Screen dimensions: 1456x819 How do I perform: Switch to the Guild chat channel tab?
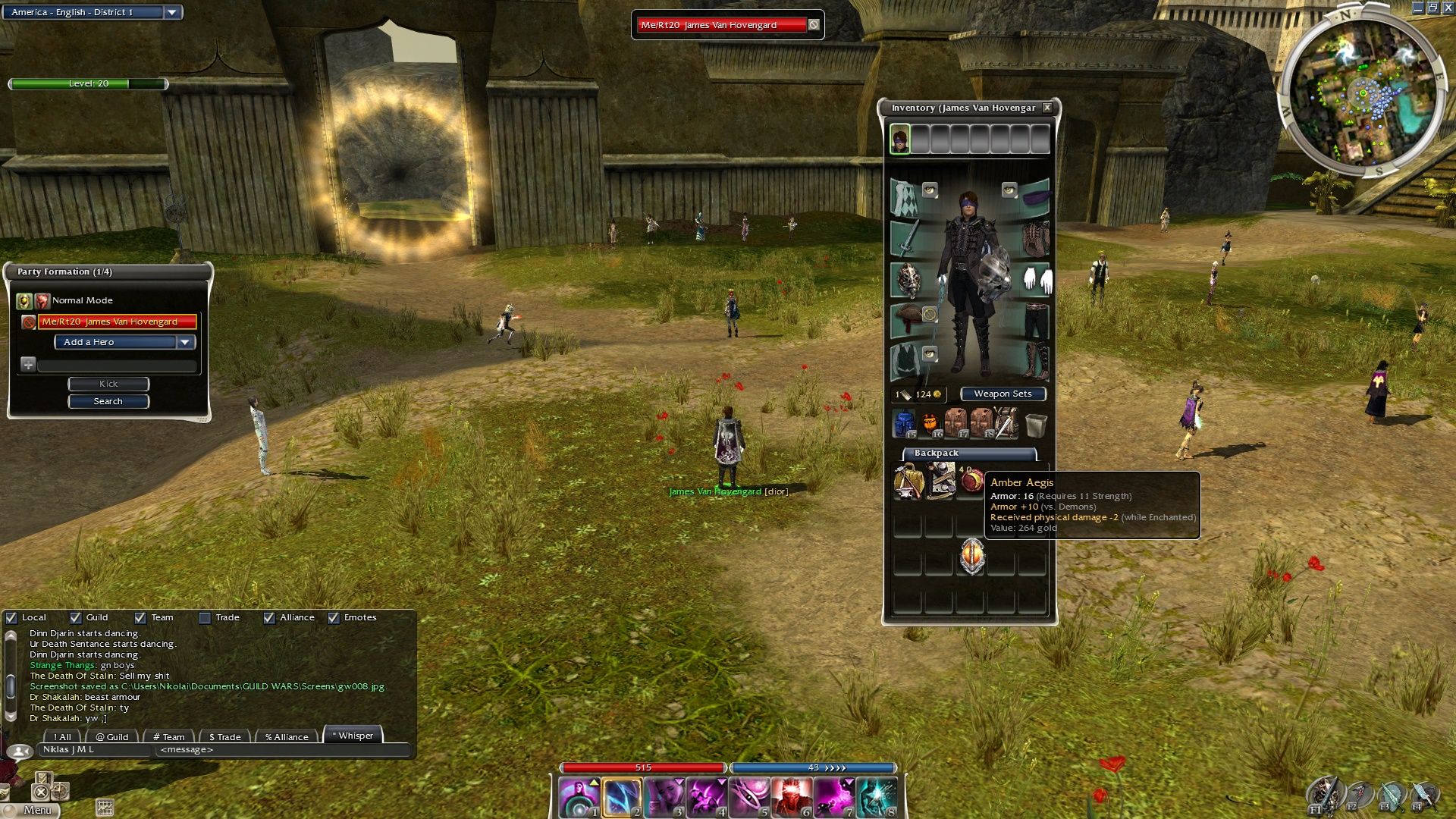(111, 736)
